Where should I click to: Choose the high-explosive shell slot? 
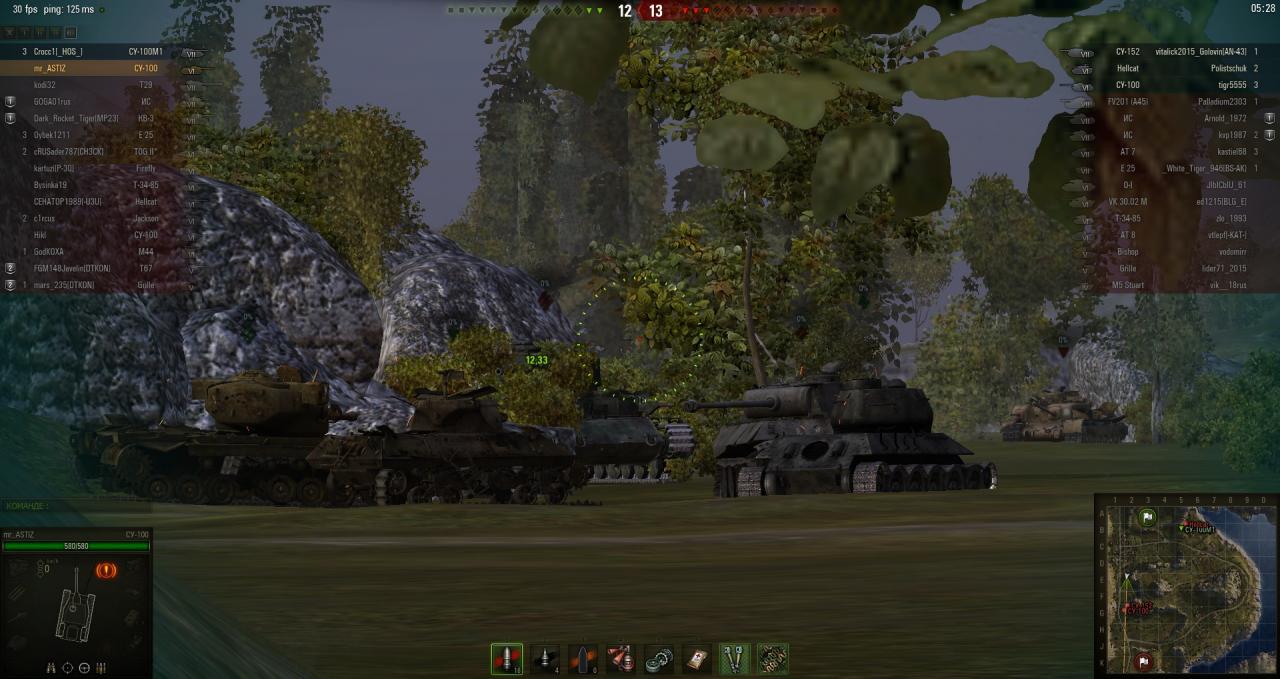[583, 659]
